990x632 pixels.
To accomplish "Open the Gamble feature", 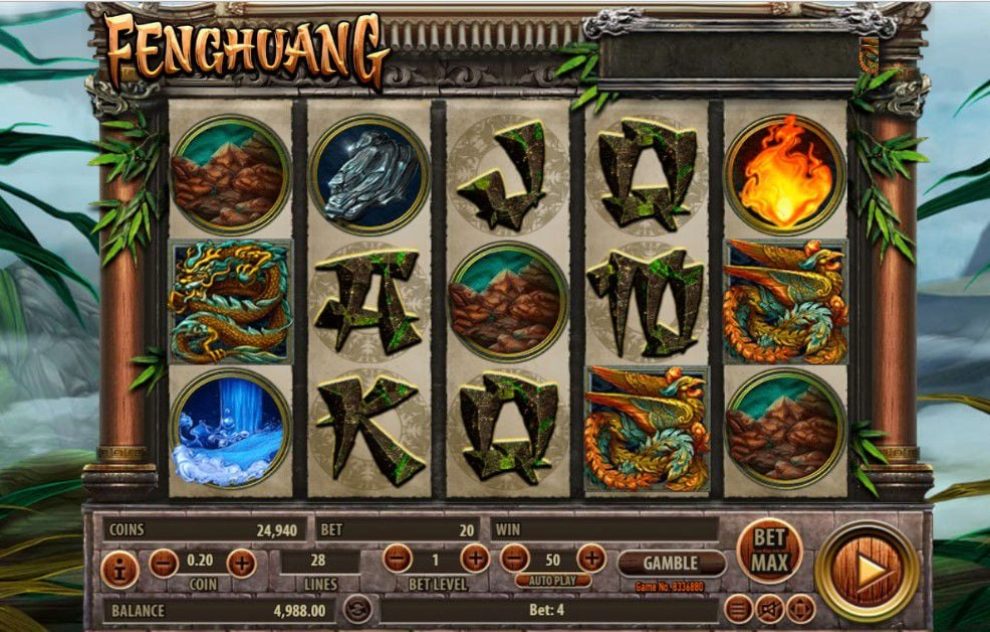I will click(x=670, y=563).
